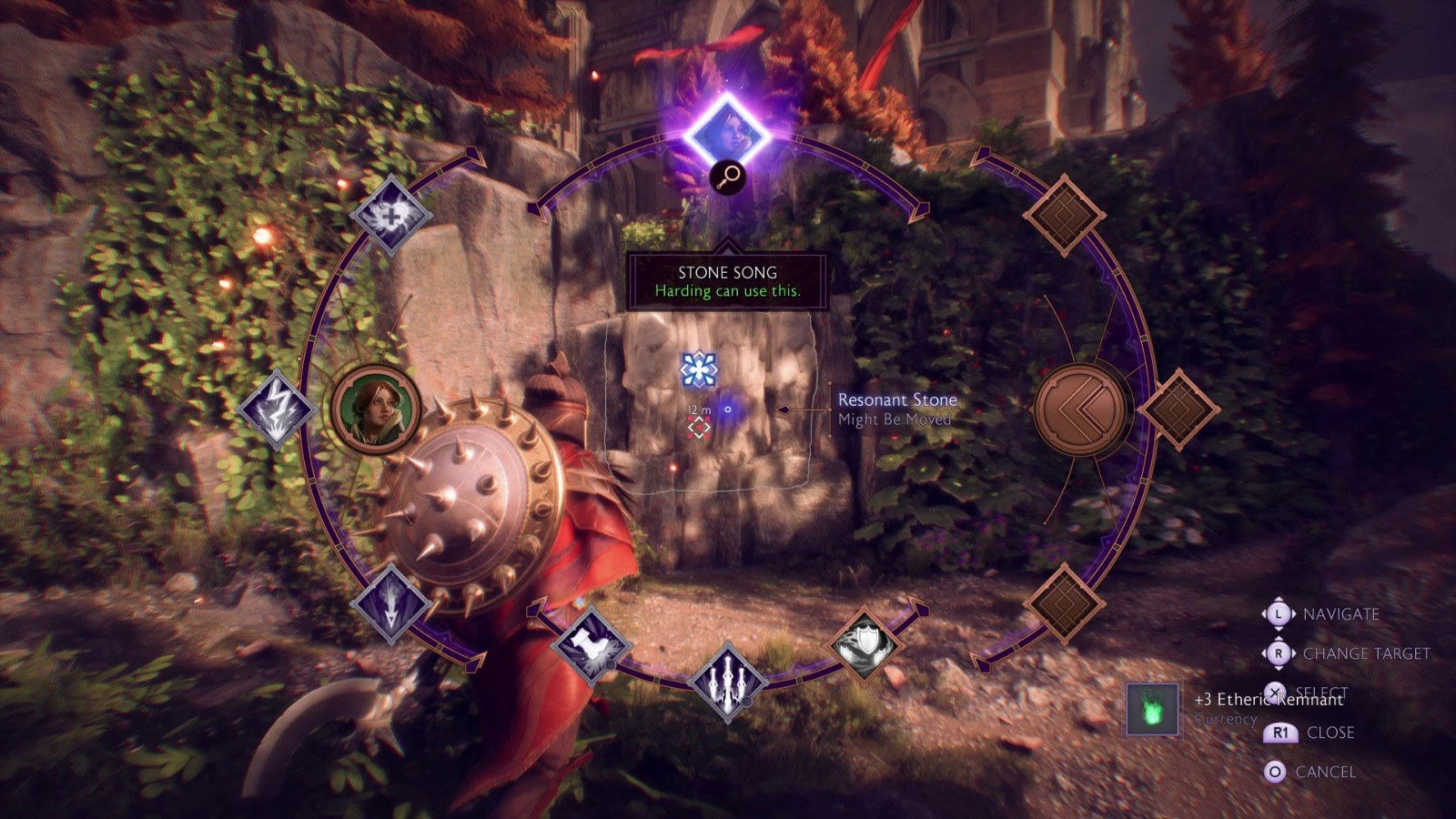Click the magnifying glass inspect icon
Screen dimensions: 1456x819
[727, 177]
